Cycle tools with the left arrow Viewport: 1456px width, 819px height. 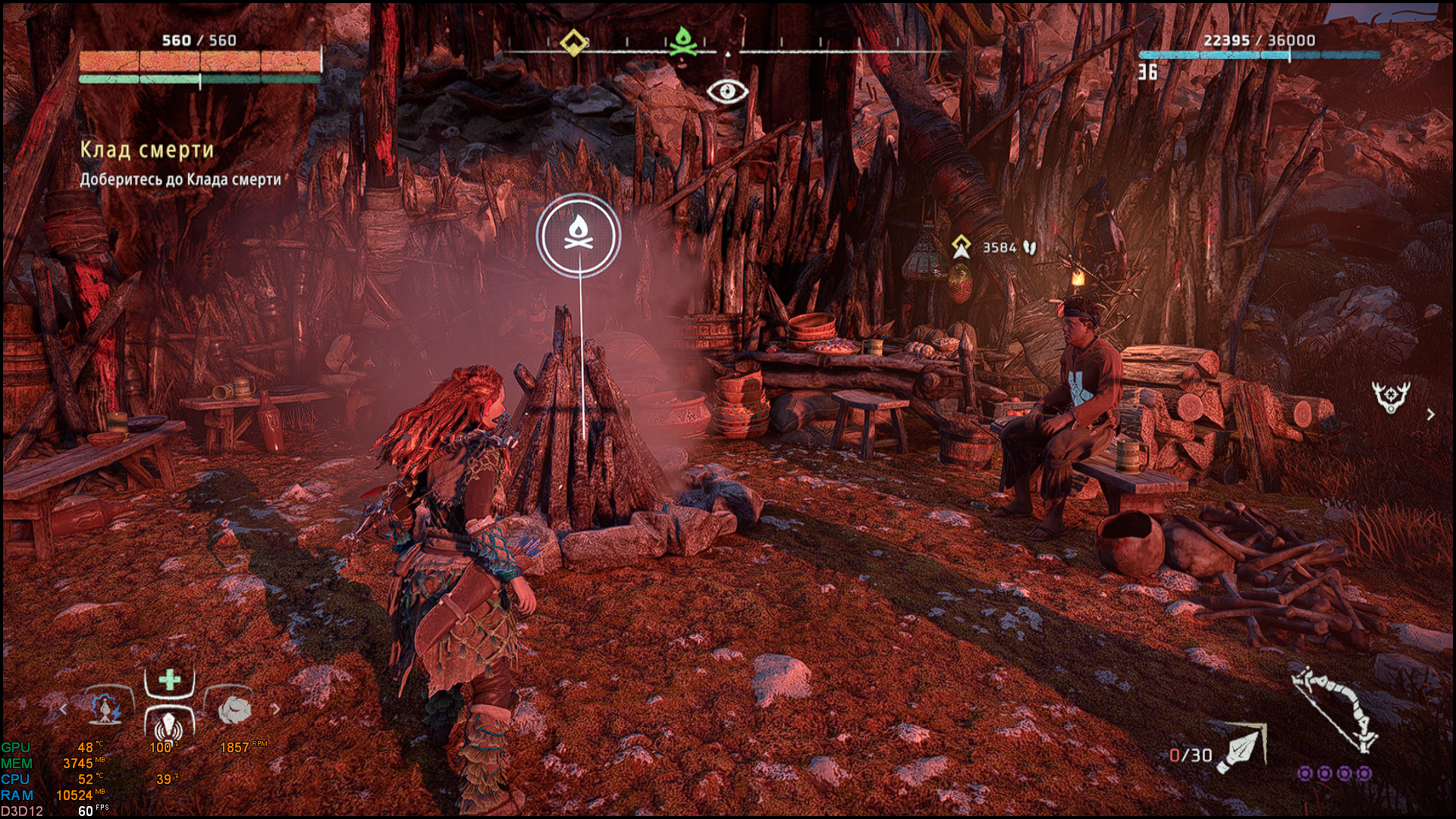[x=64, y=709]
